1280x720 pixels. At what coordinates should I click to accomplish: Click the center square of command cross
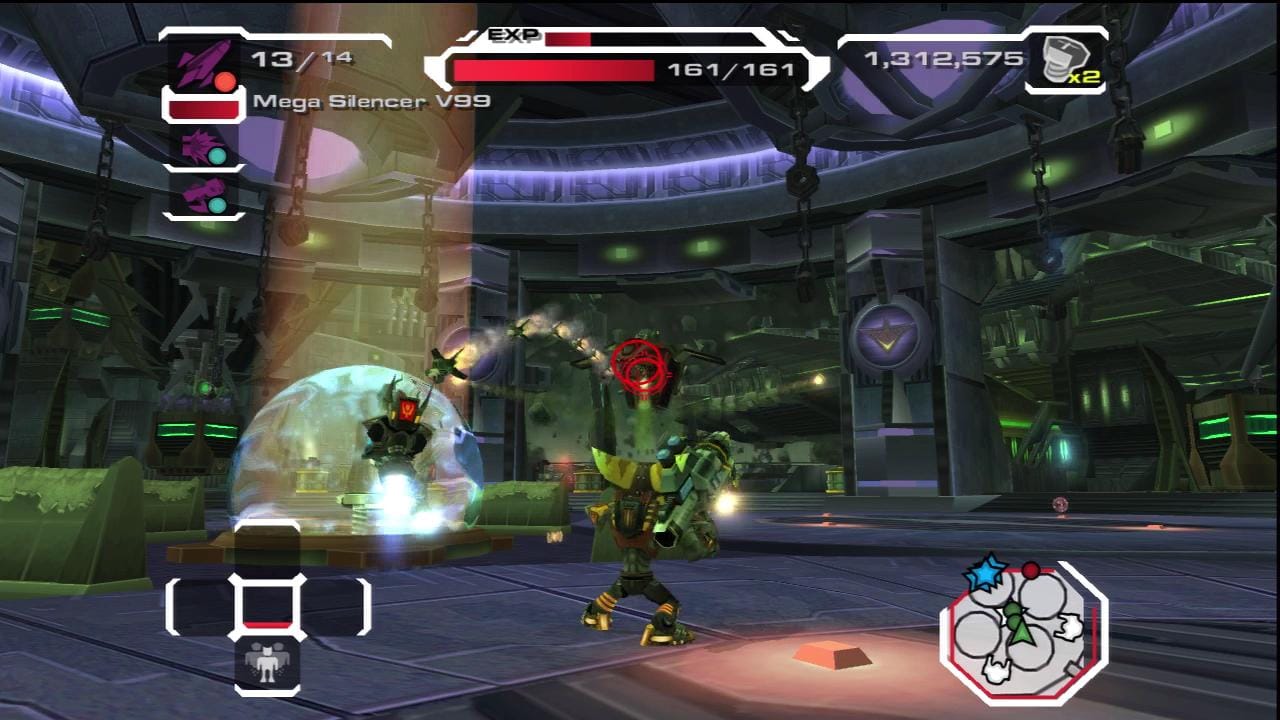(267, 605)
